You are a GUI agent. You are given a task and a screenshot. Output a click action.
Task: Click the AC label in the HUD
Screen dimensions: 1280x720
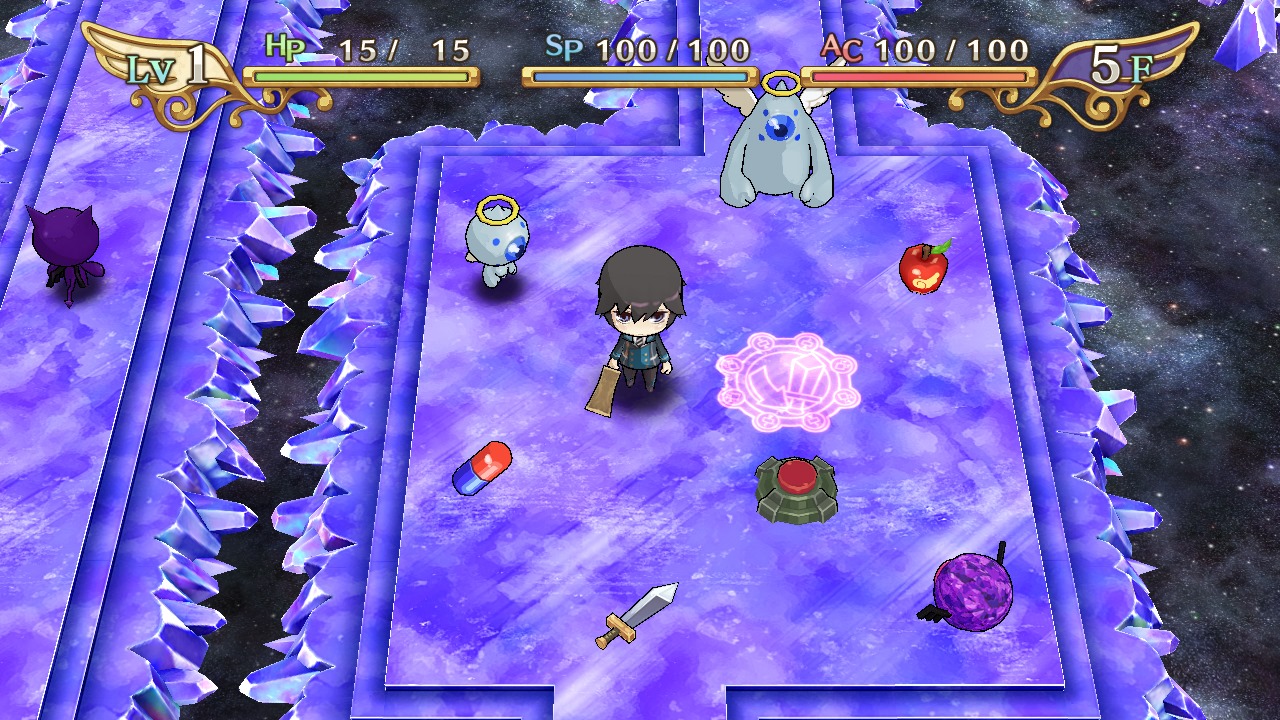pos(839,47)
